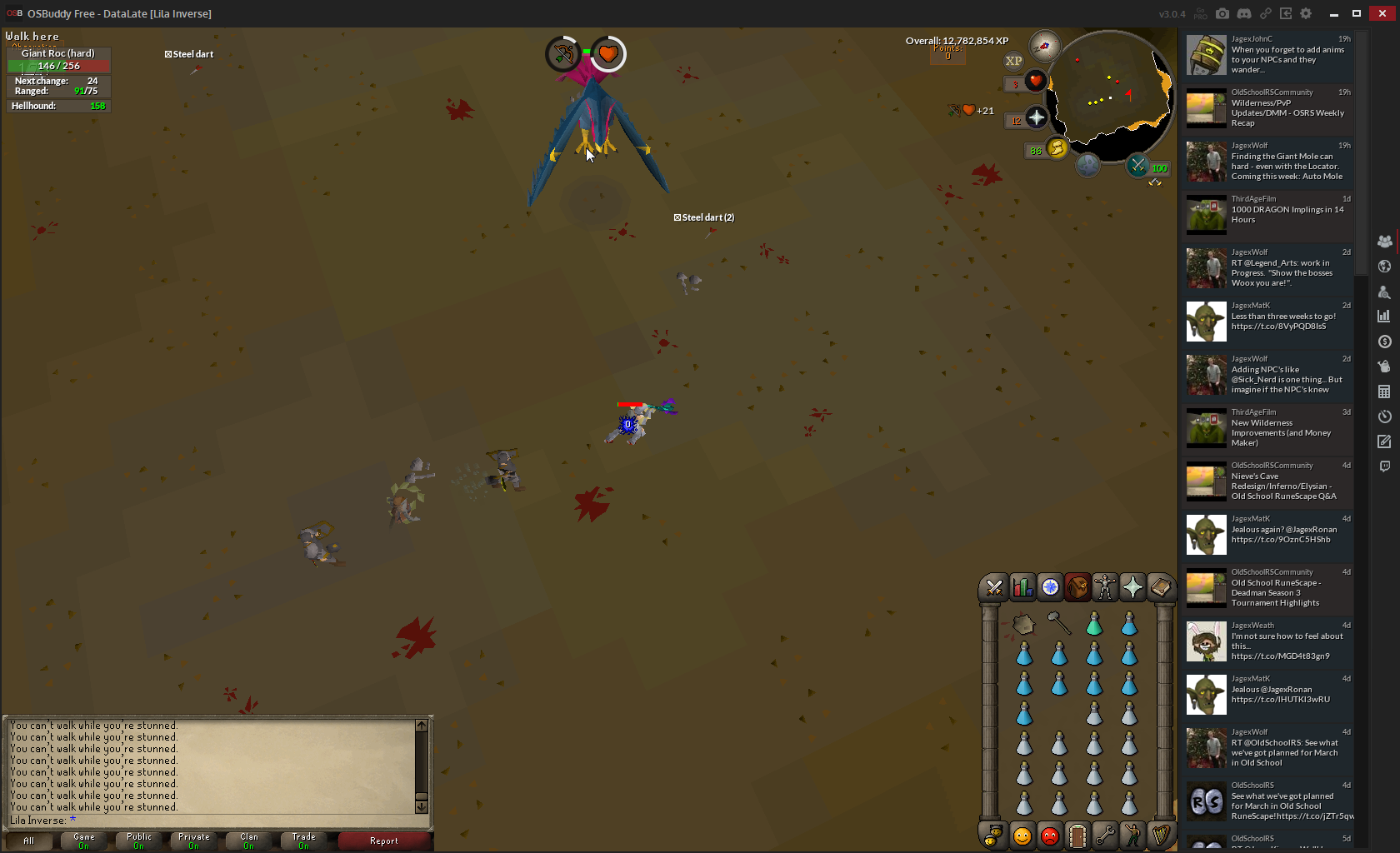Open the Finding the Giant Mole news item
This screenshot has width=1400, height=853.
tap(1270, 162)
